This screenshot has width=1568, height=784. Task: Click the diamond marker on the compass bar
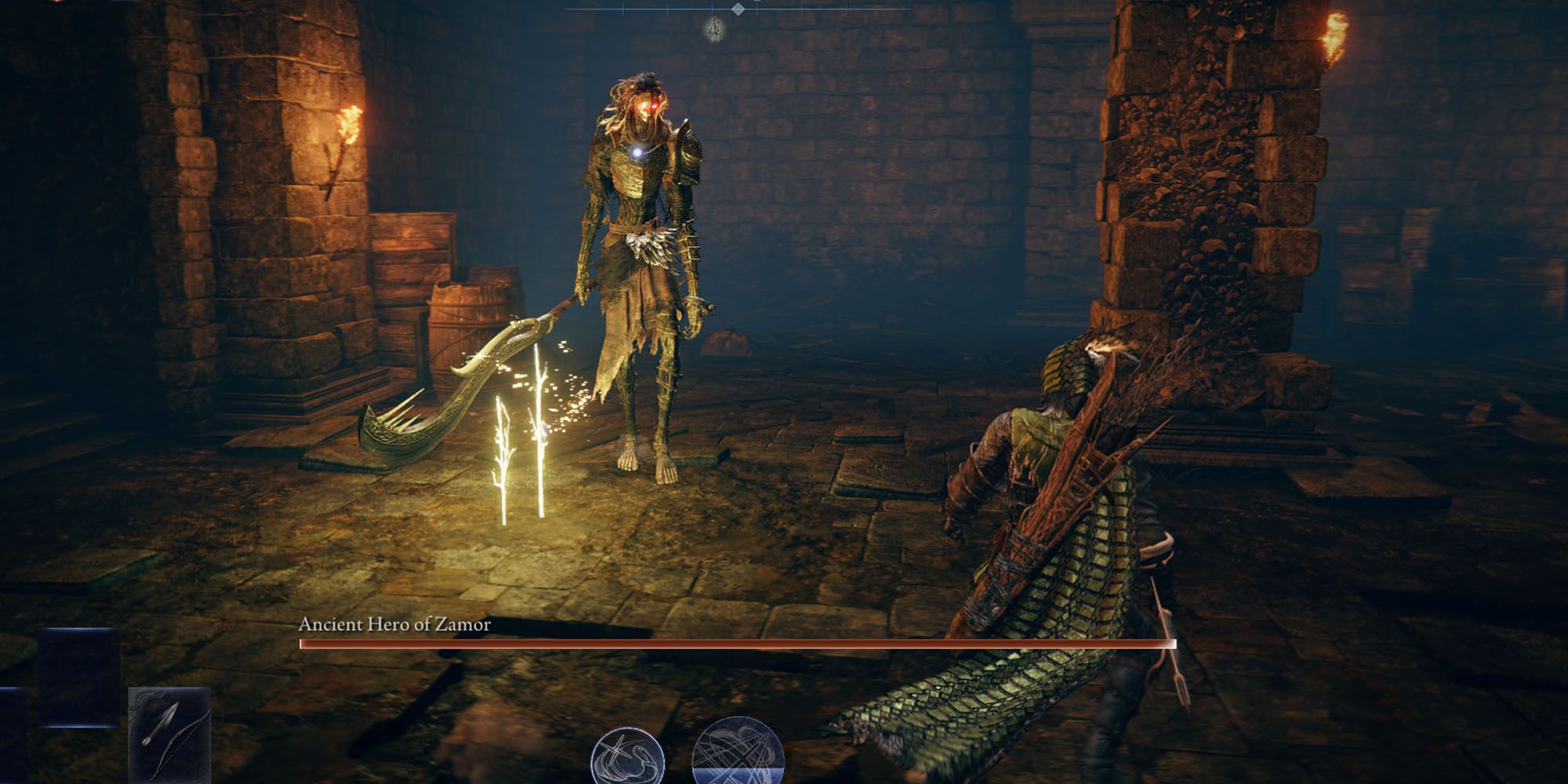(737, 9)
